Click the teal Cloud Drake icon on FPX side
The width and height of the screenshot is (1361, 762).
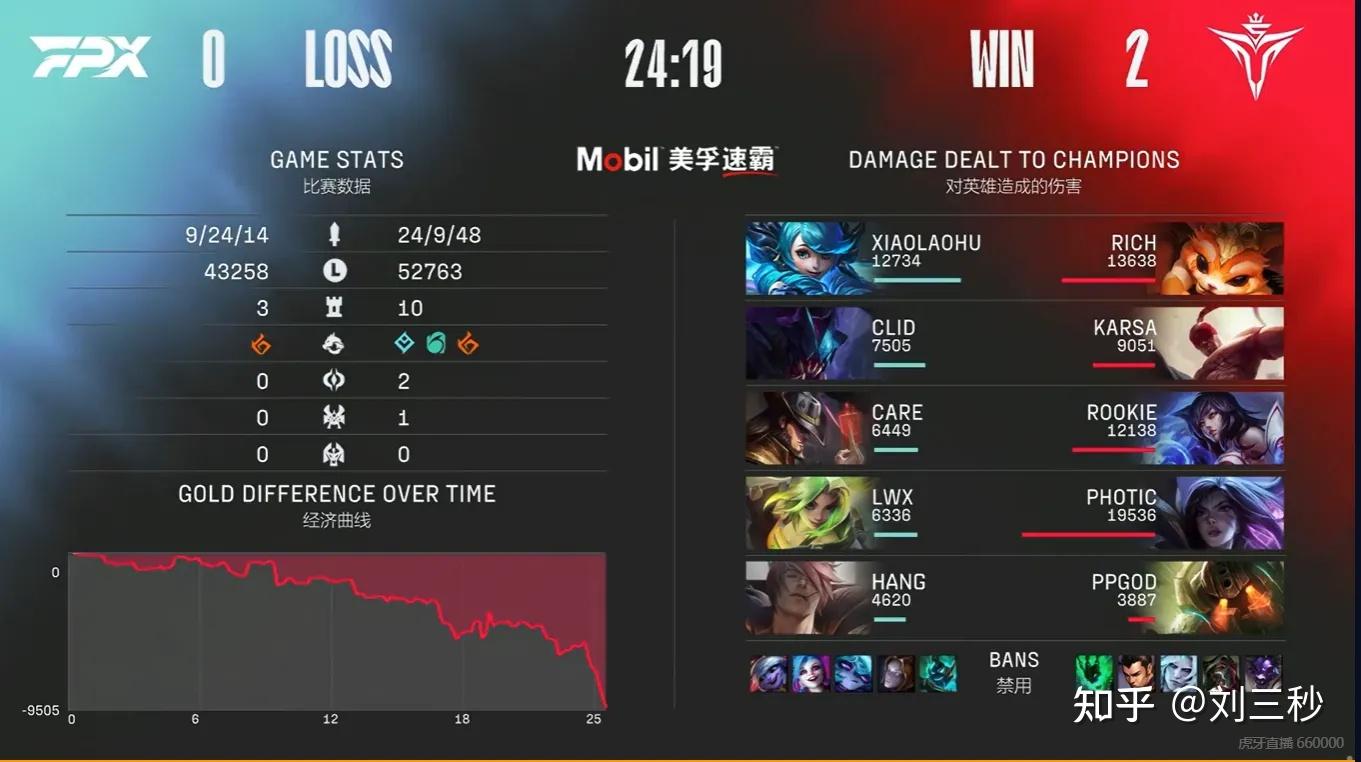404,344
